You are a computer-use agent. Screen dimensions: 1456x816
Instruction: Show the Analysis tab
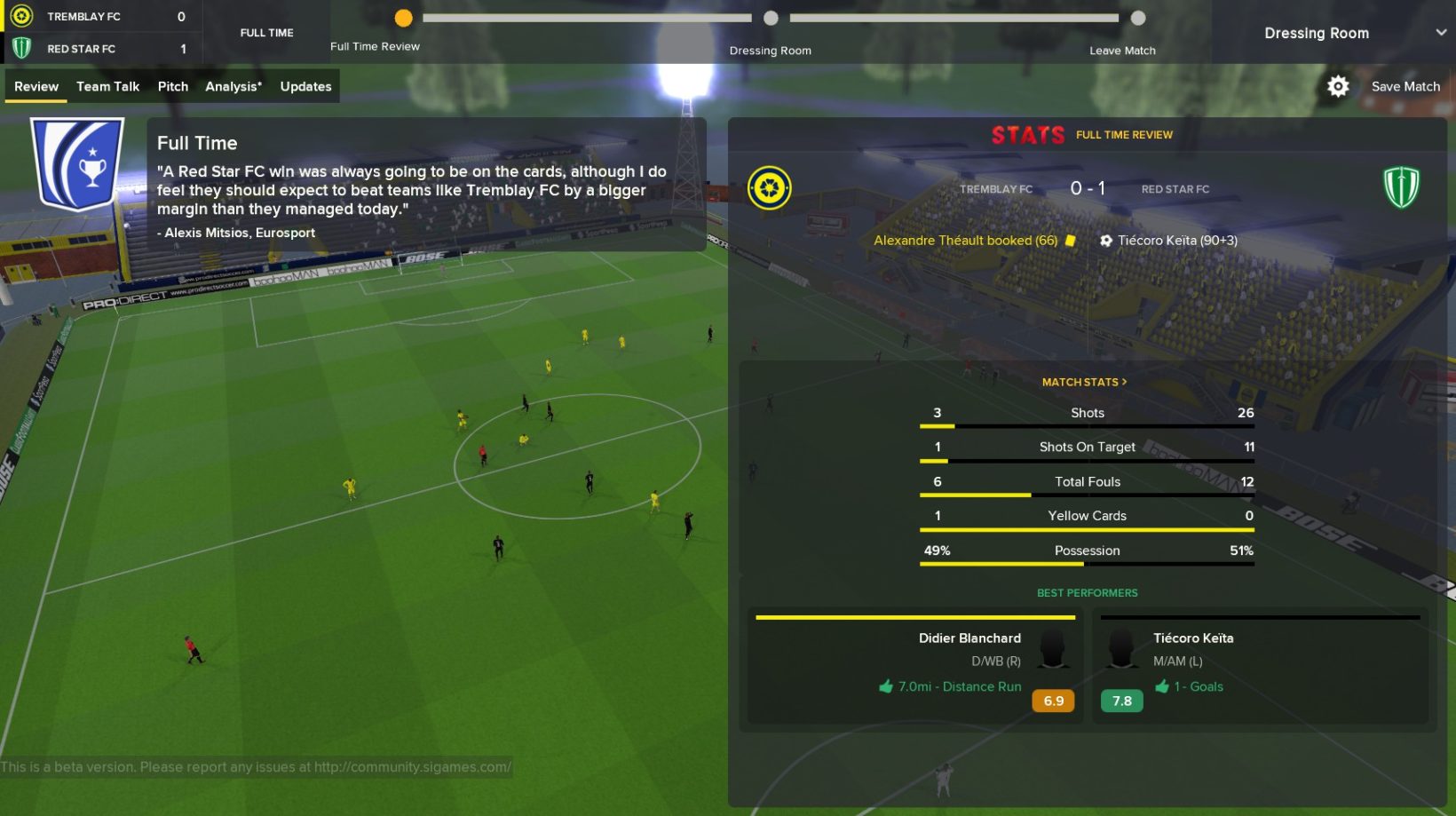pyautogui.click(x=233, y=86)
